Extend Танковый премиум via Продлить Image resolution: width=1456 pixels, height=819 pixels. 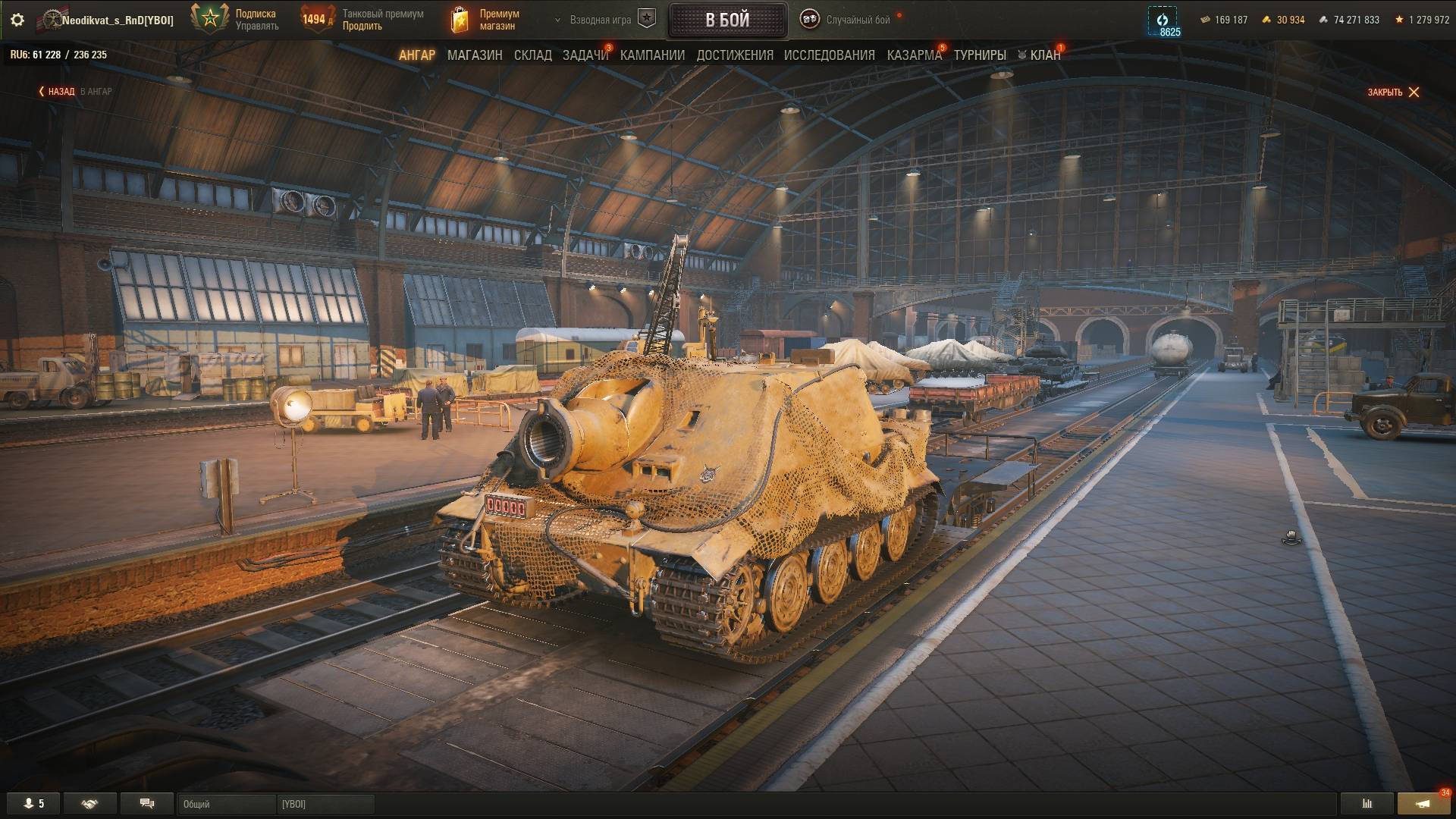click(362, 27)
